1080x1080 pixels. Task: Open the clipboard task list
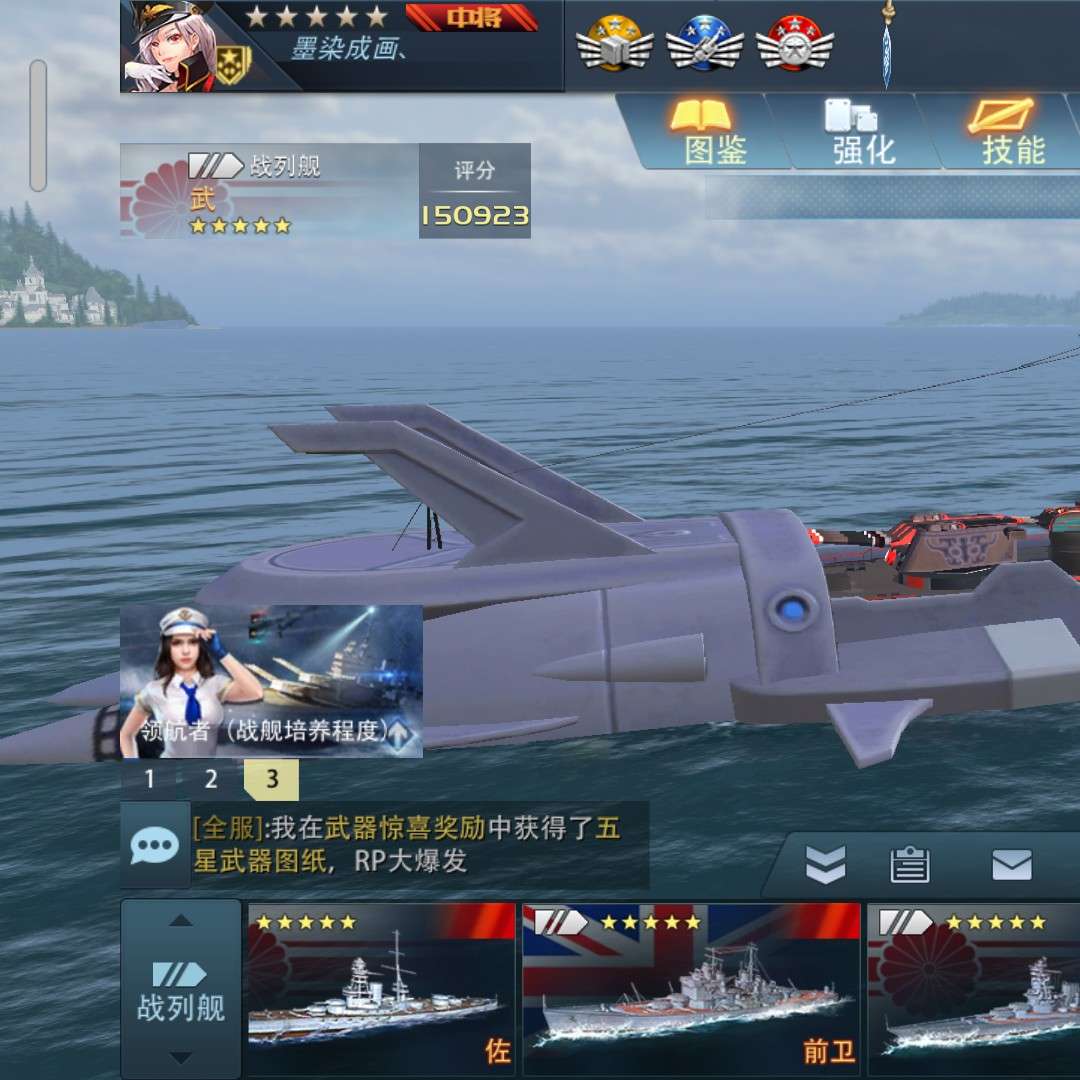point(910,865)
